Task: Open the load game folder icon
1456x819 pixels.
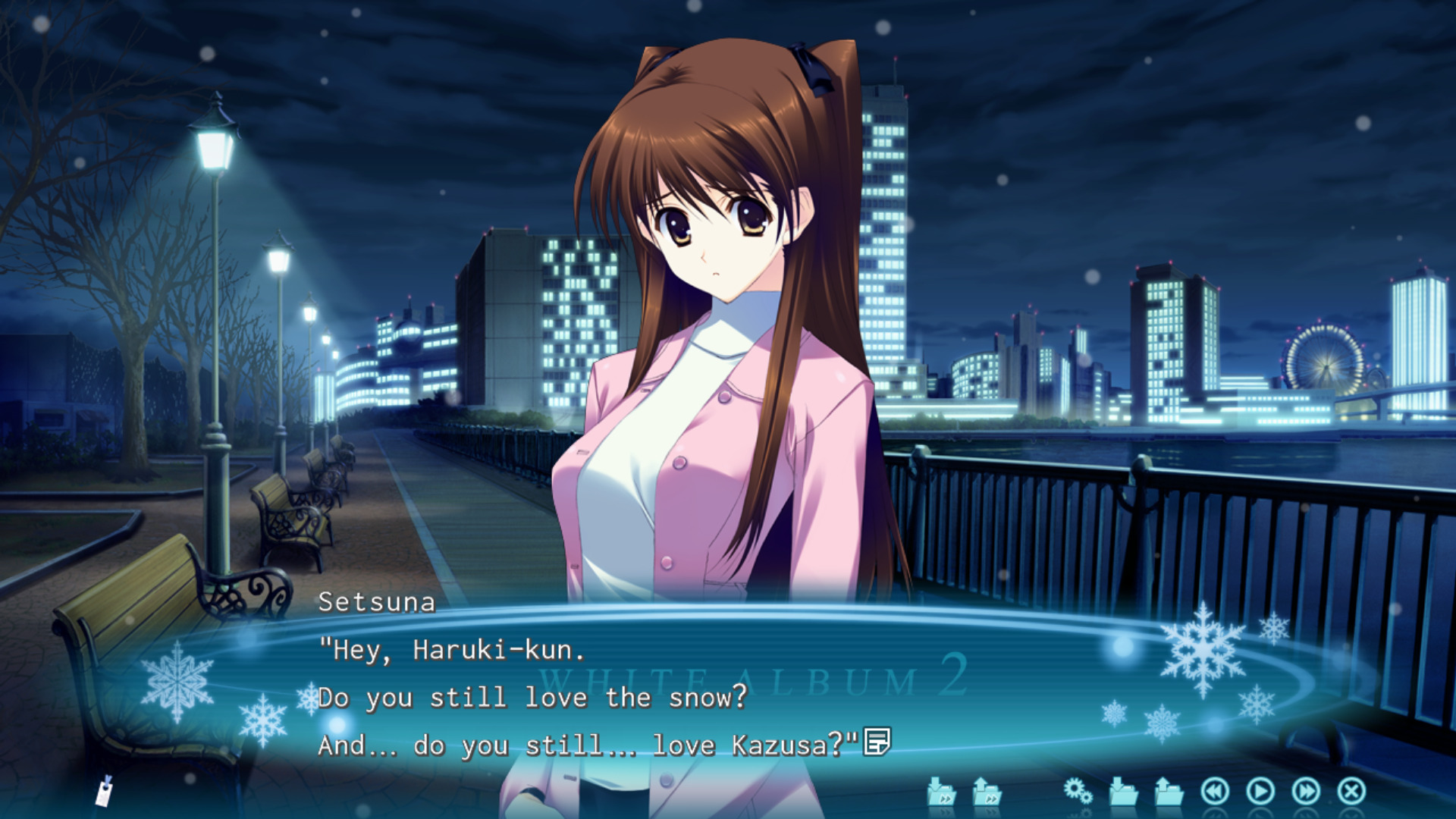Action: pos(1169,792)
